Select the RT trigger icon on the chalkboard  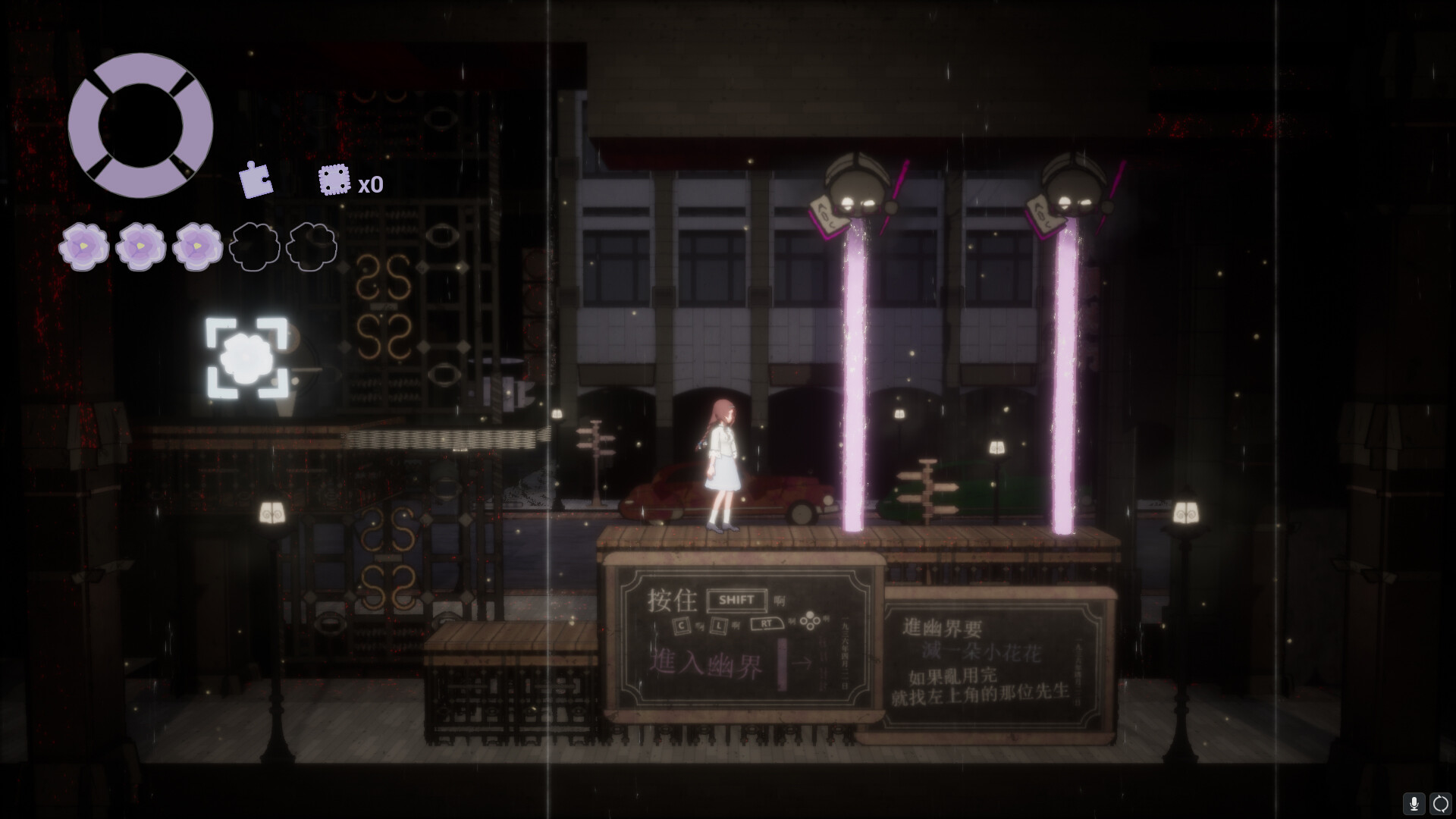[x=767, y=623]
